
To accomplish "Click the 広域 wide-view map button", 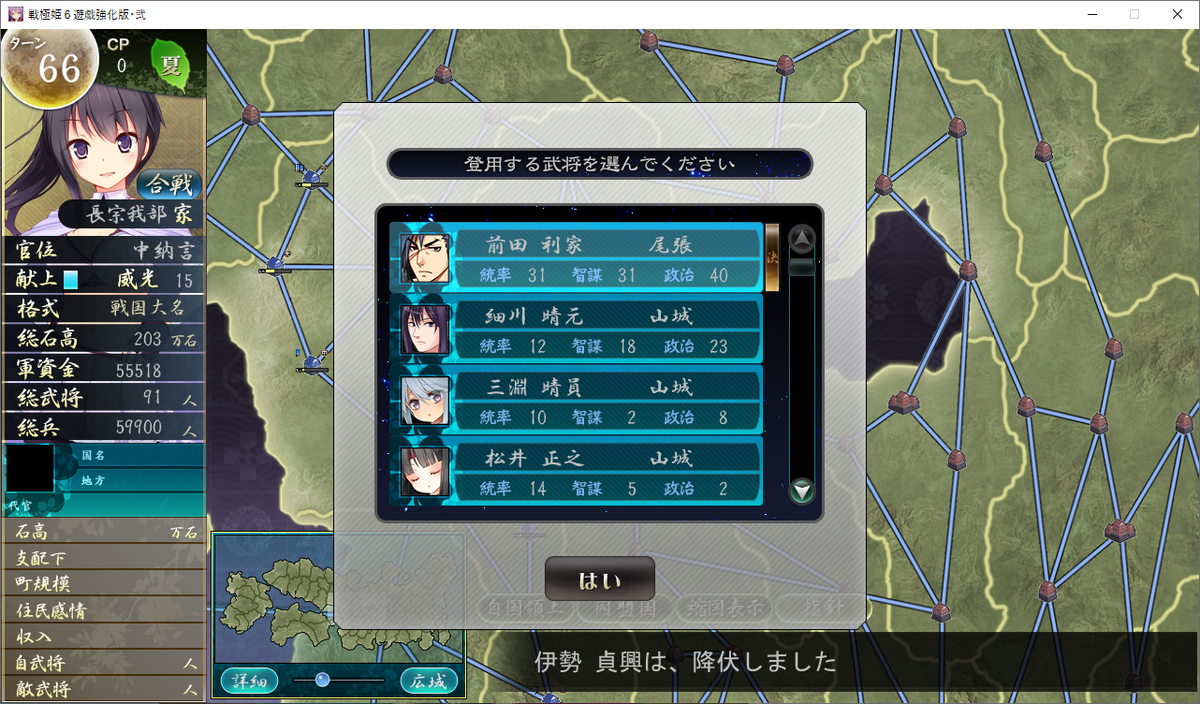I will point(429,681).
